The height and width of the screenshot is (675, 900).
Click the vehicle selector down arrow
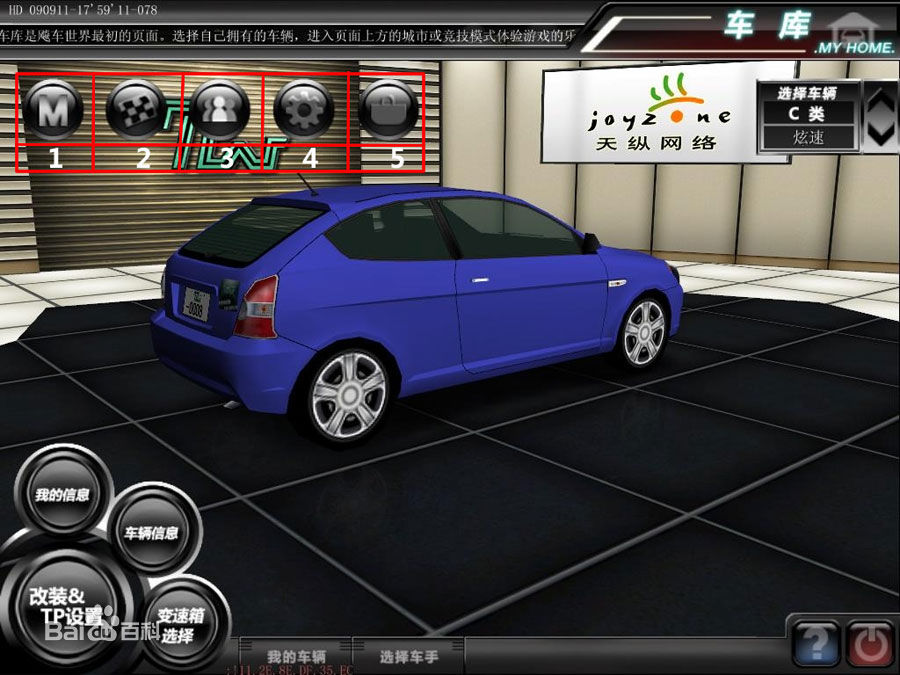coord(880,131)
